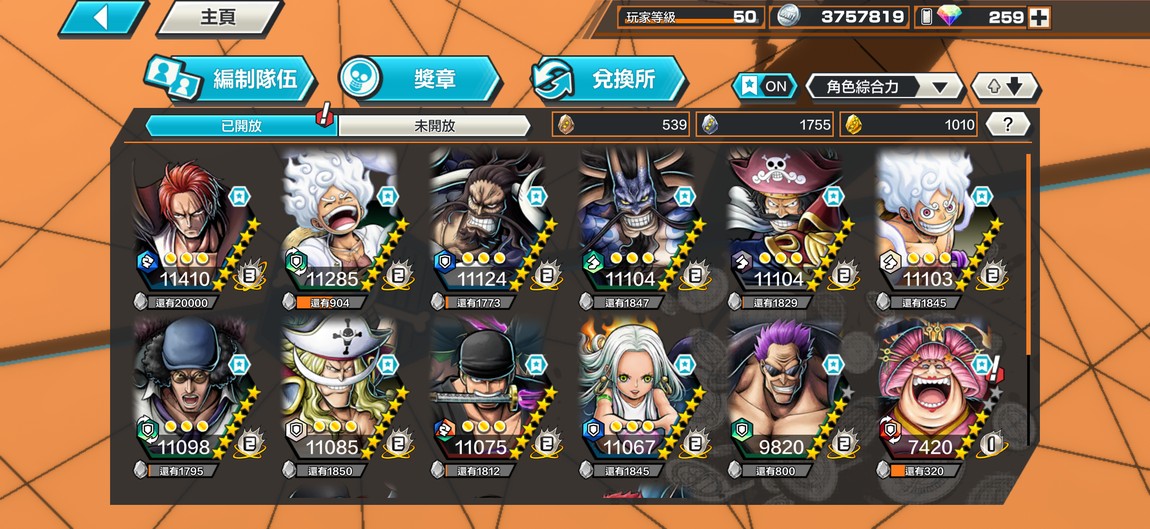Switch to the 未開放 locked tab
This screenshot has width=1150, height=529.
pyautogui.click(x=434, y=125)
